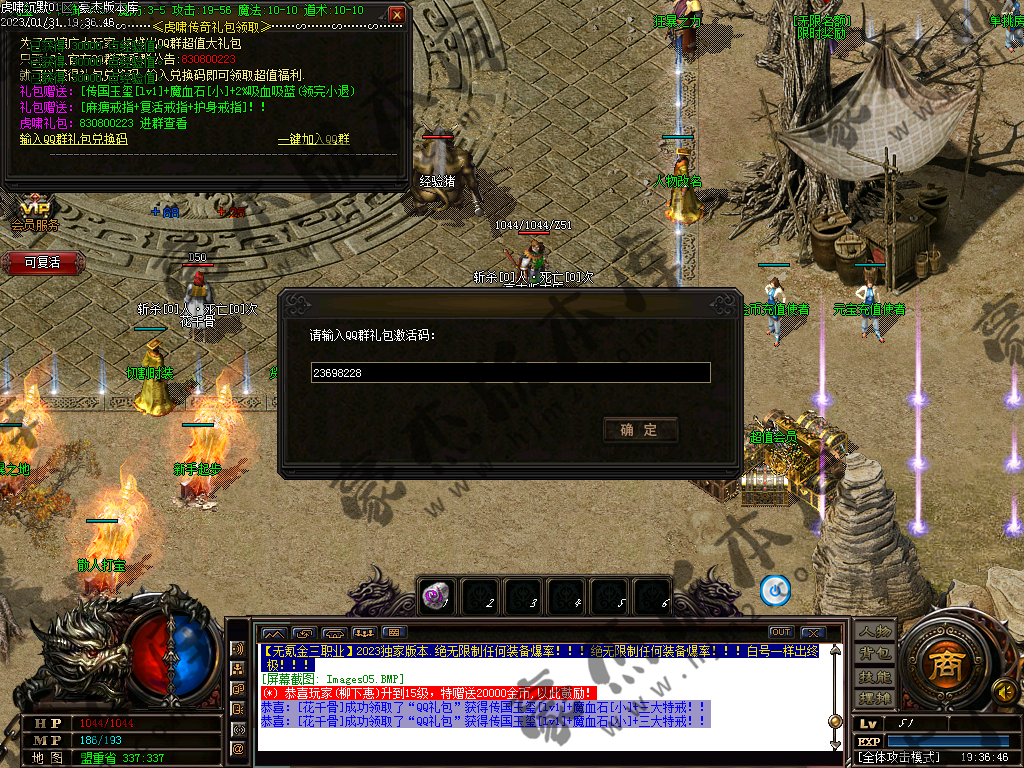Confirm the QQ gift code with 确定
Viewport: 1024px width, 768px height.
click(641, 430)
